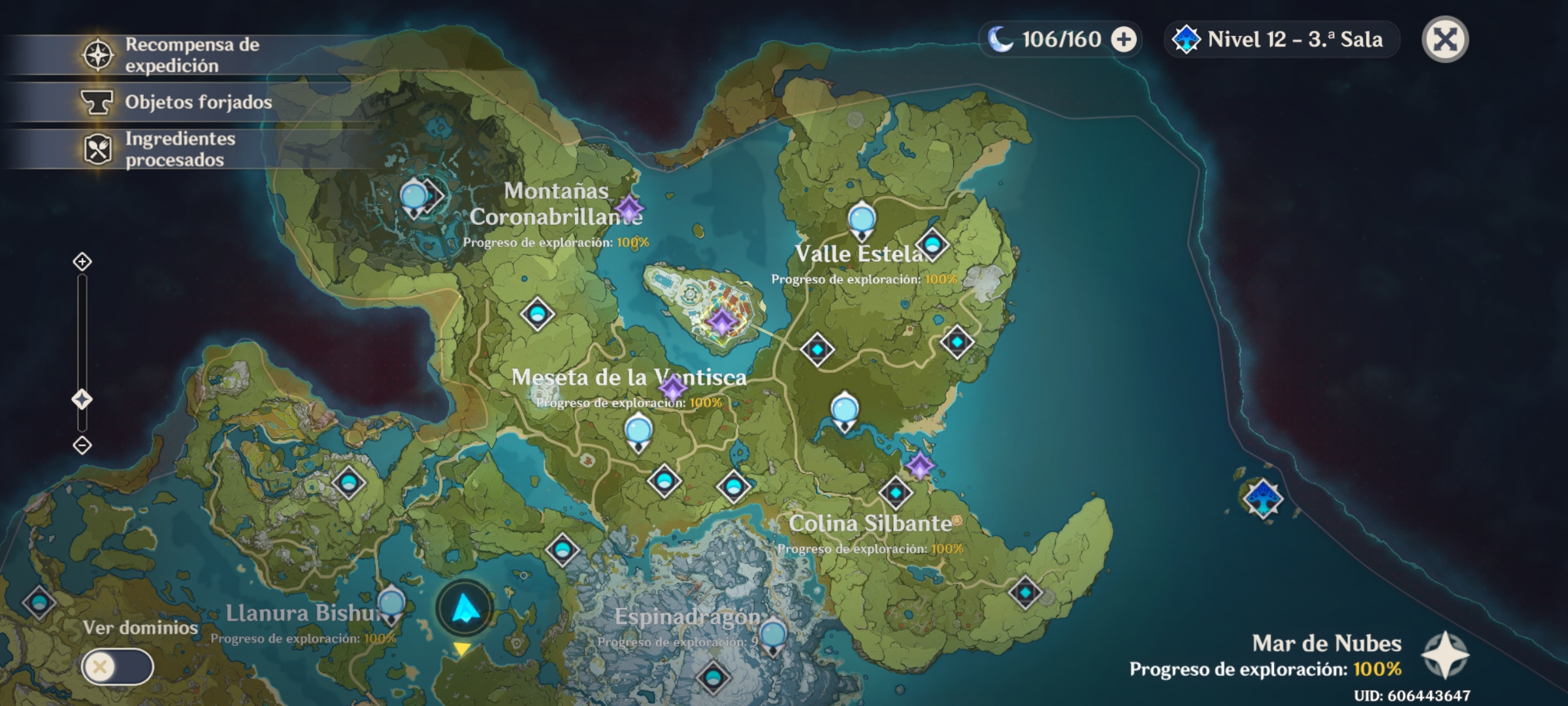Open the domain icon in Colina Silbante
1568x706 pixels.
coord(895,494)
